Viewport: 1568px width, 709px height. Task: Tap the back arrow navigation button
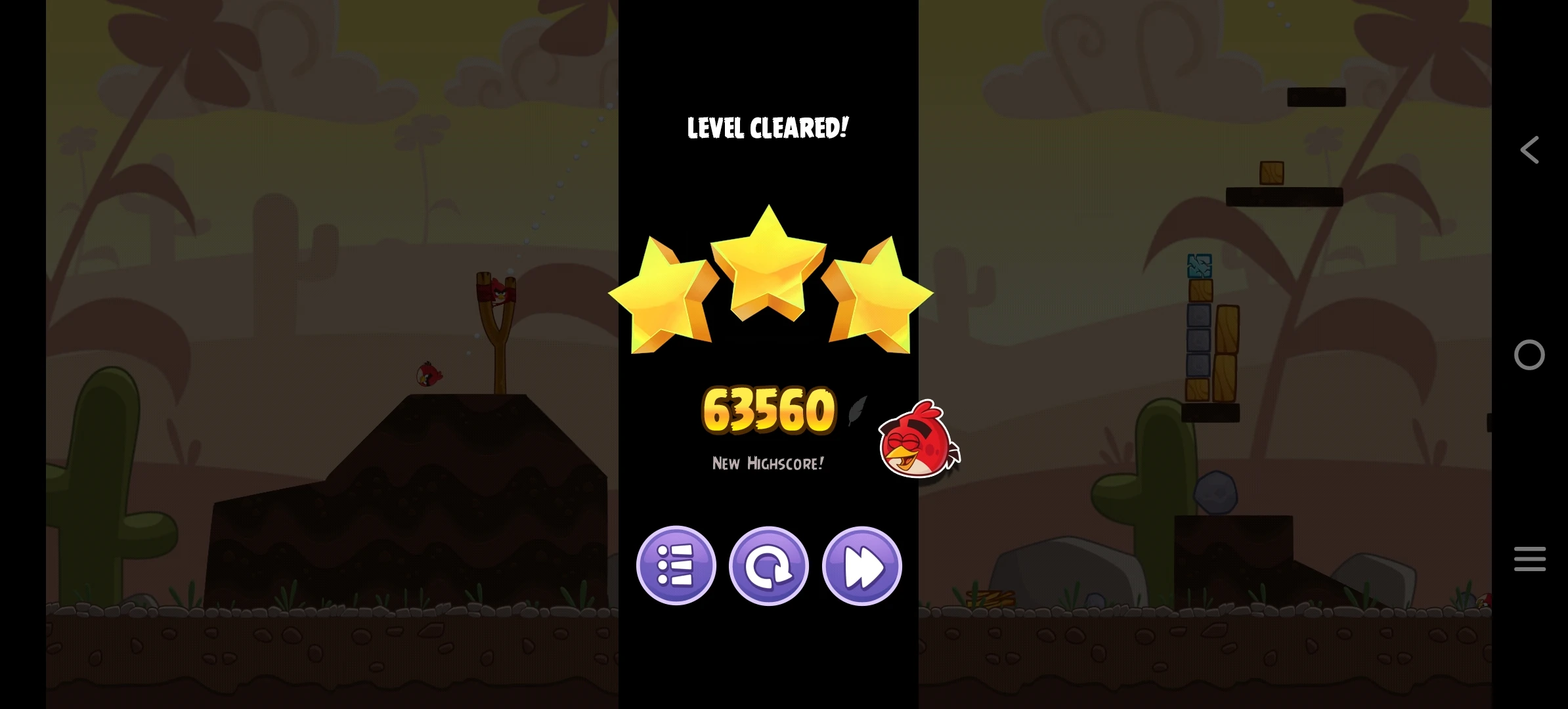coord(1530,150)
